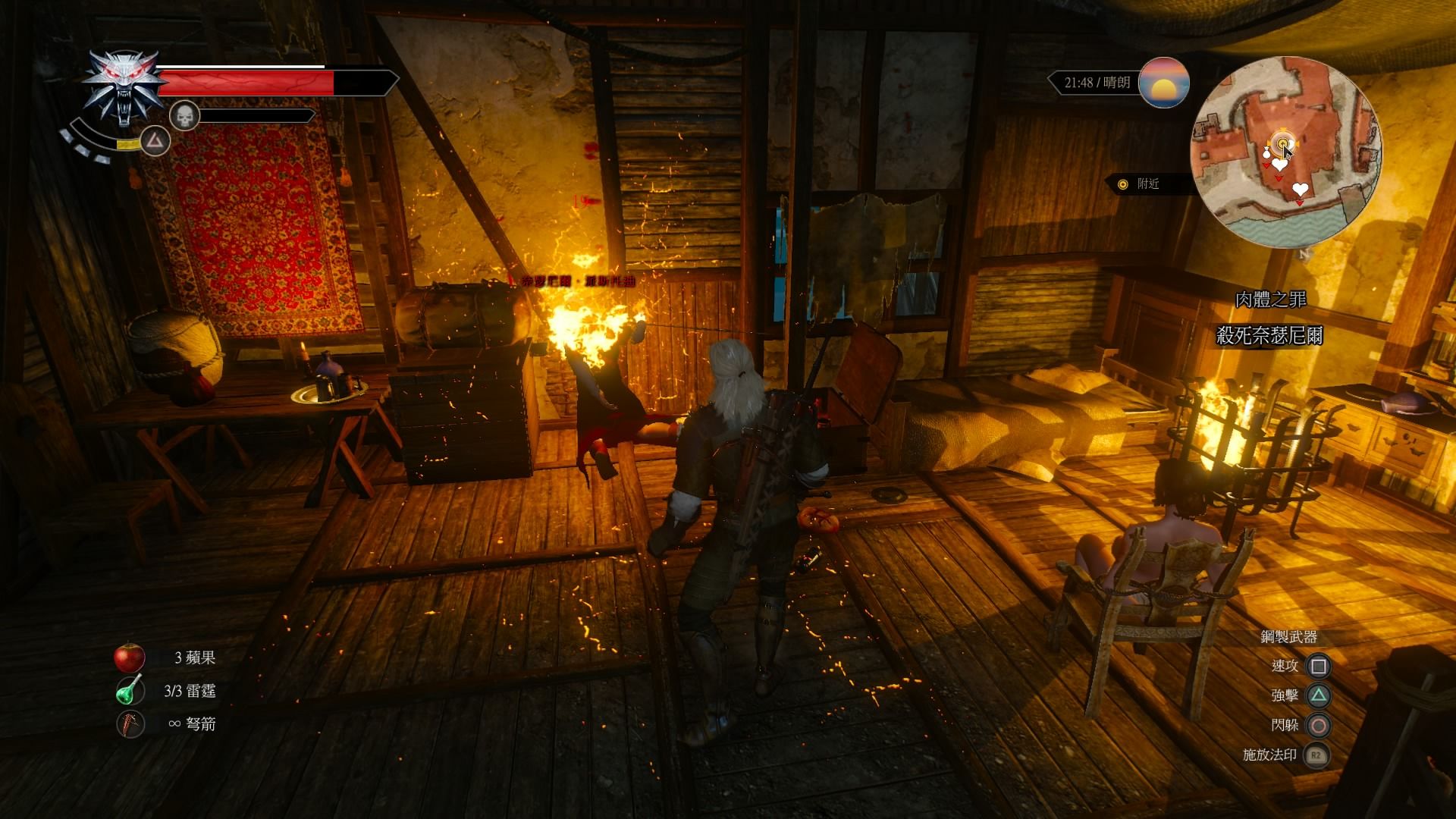This screenshot has width=1456, height=819.
Task: Open the tracked quest objective text
Action: (1269, 335)
